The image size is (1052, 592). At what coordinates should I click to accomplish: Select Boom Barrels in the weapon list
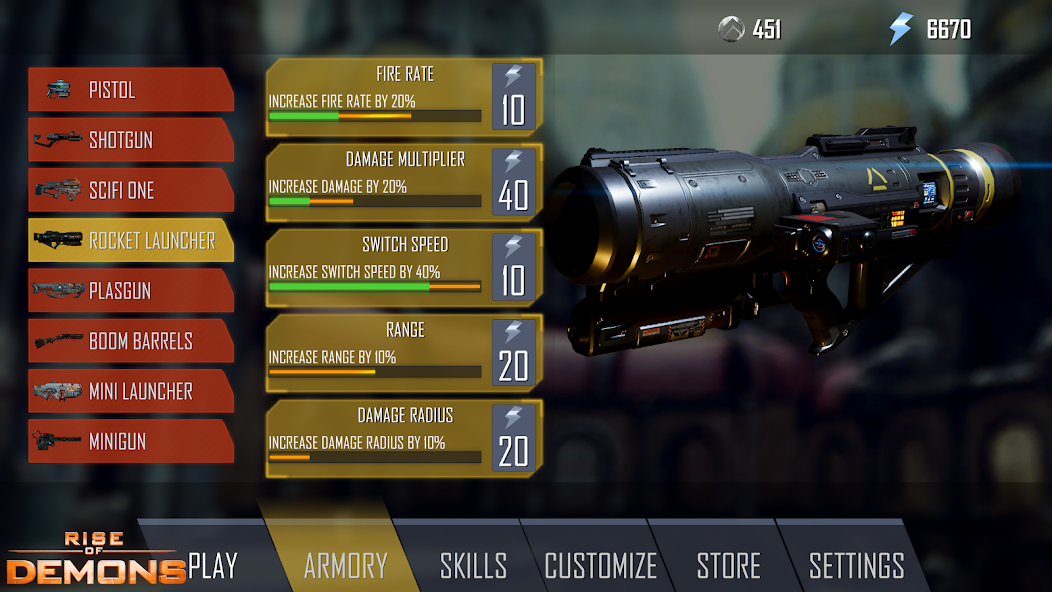pos(130,341)
